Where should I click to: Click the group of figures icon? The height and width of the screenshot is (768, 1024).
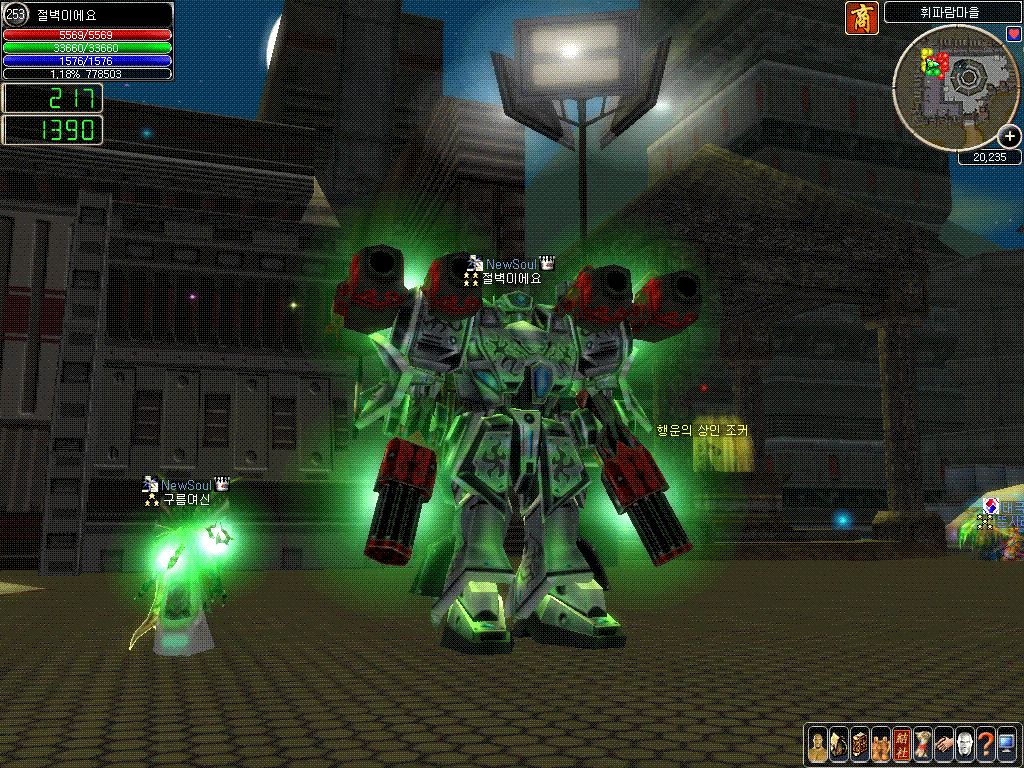coord(881,744)
